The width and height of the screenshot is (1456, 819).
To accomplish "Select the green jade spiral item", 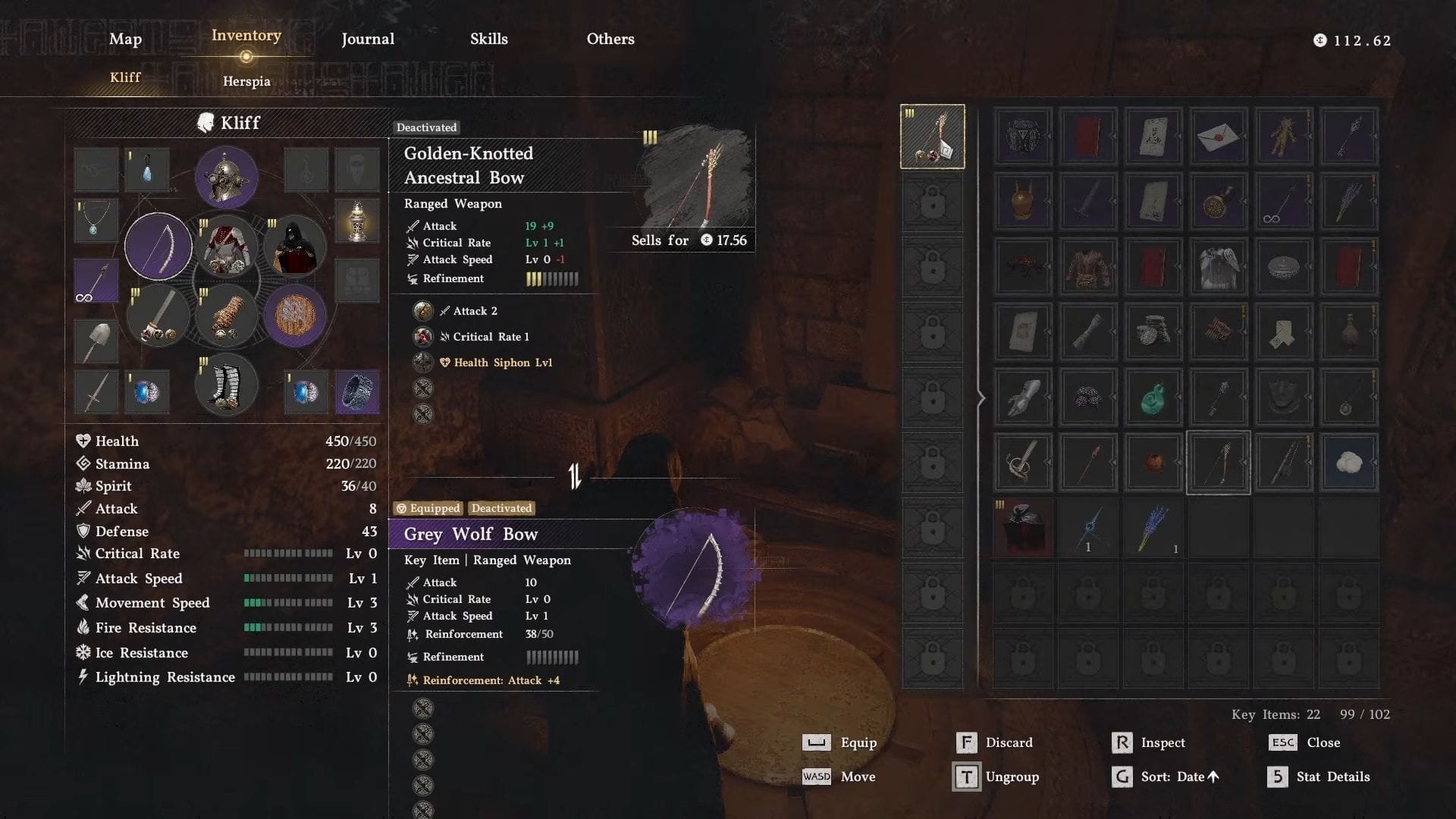I will (x=1153, y=398).
